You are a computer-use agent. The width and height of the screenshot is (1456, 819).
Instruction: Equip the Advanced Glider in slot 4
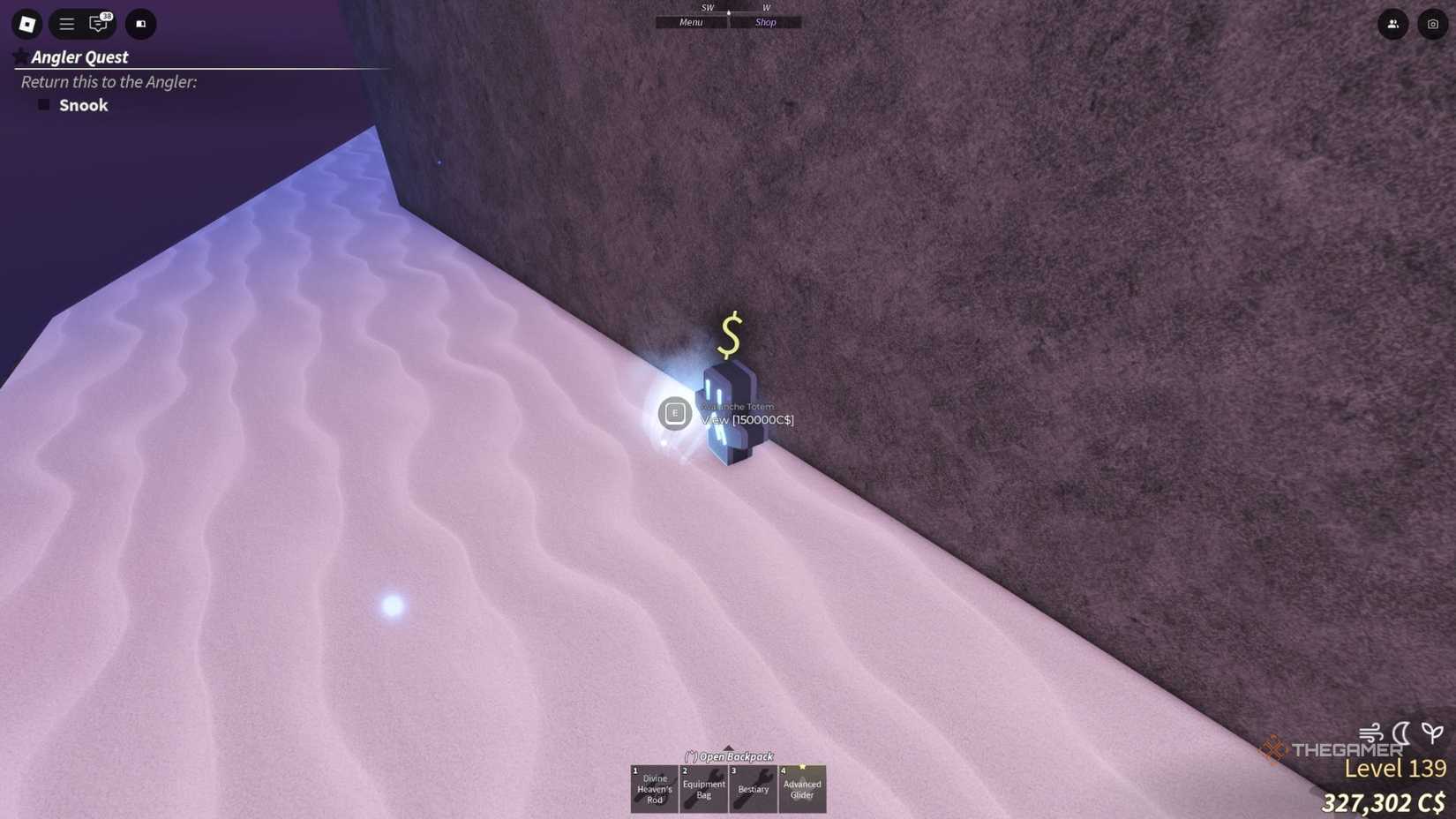[x=802, y=788]
